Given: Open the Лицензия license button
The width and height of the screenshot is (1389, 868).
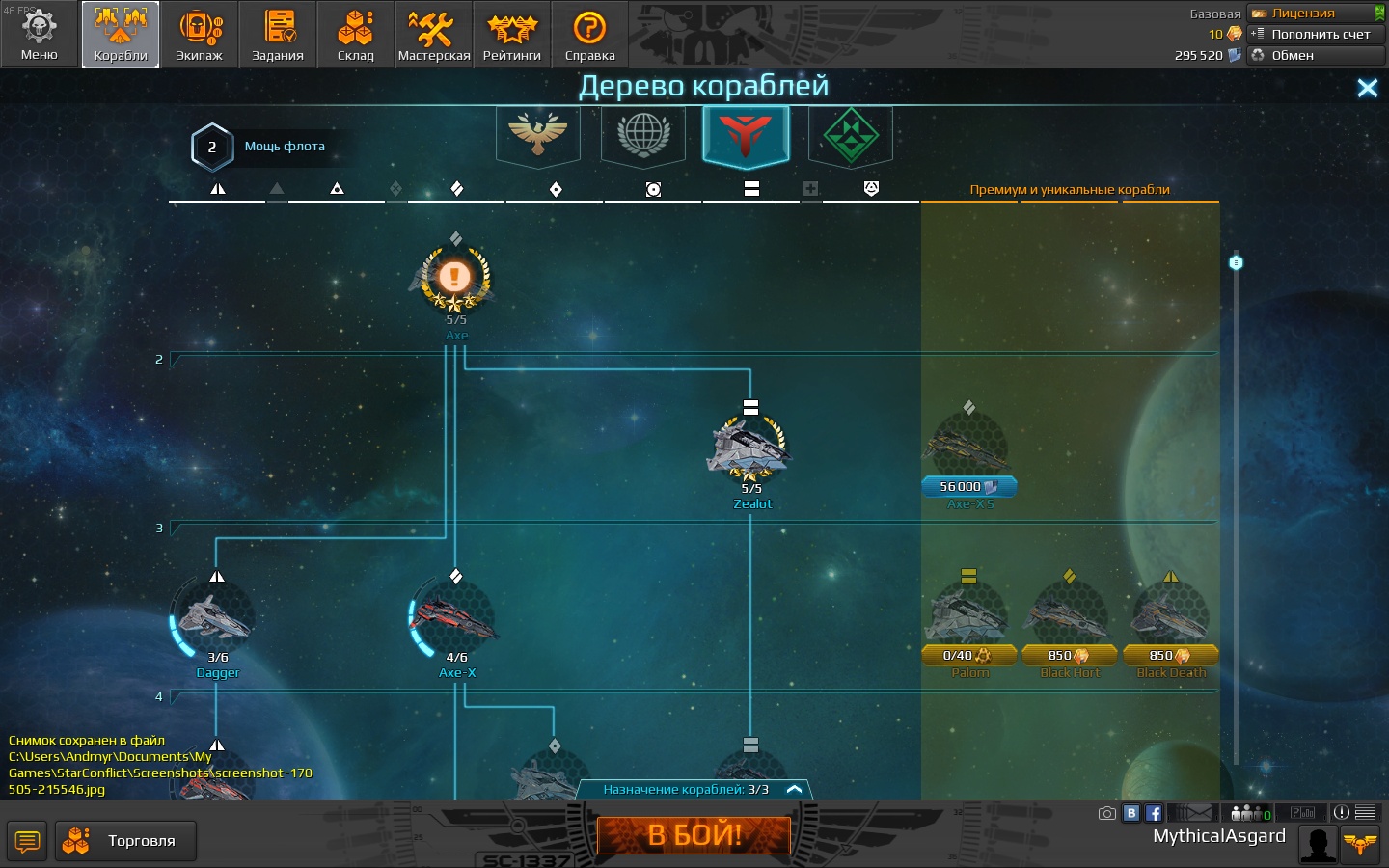Looking at the screenshot, I should [1316, 13].
